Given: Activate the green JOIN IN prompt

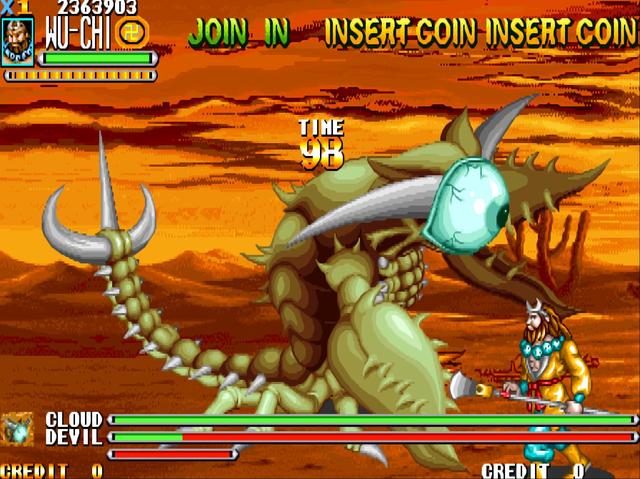Looking at the screenshot, I should [x=238, y=33].
